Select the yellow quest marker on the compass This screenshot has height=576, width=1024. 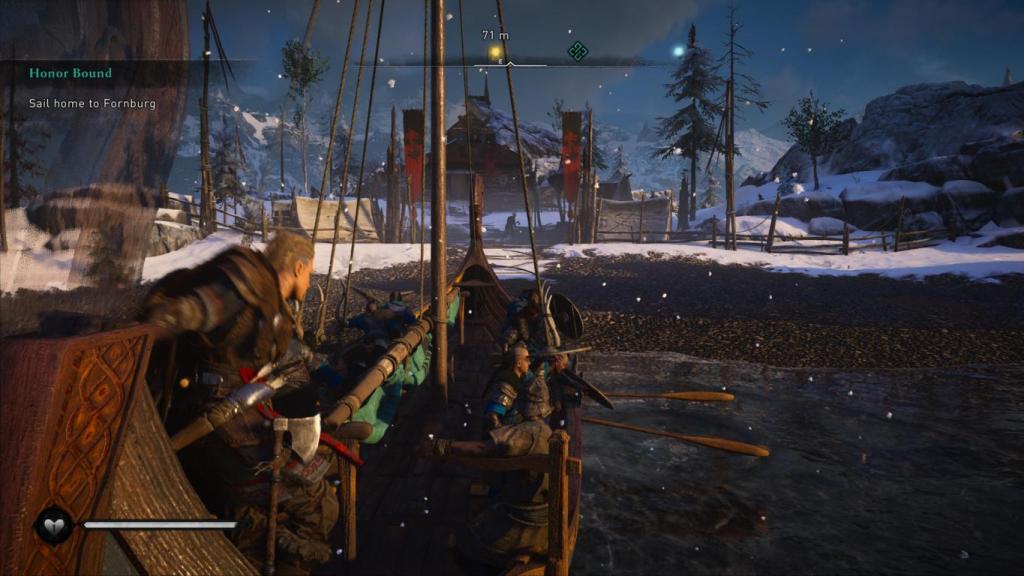(x=494, y=51)
